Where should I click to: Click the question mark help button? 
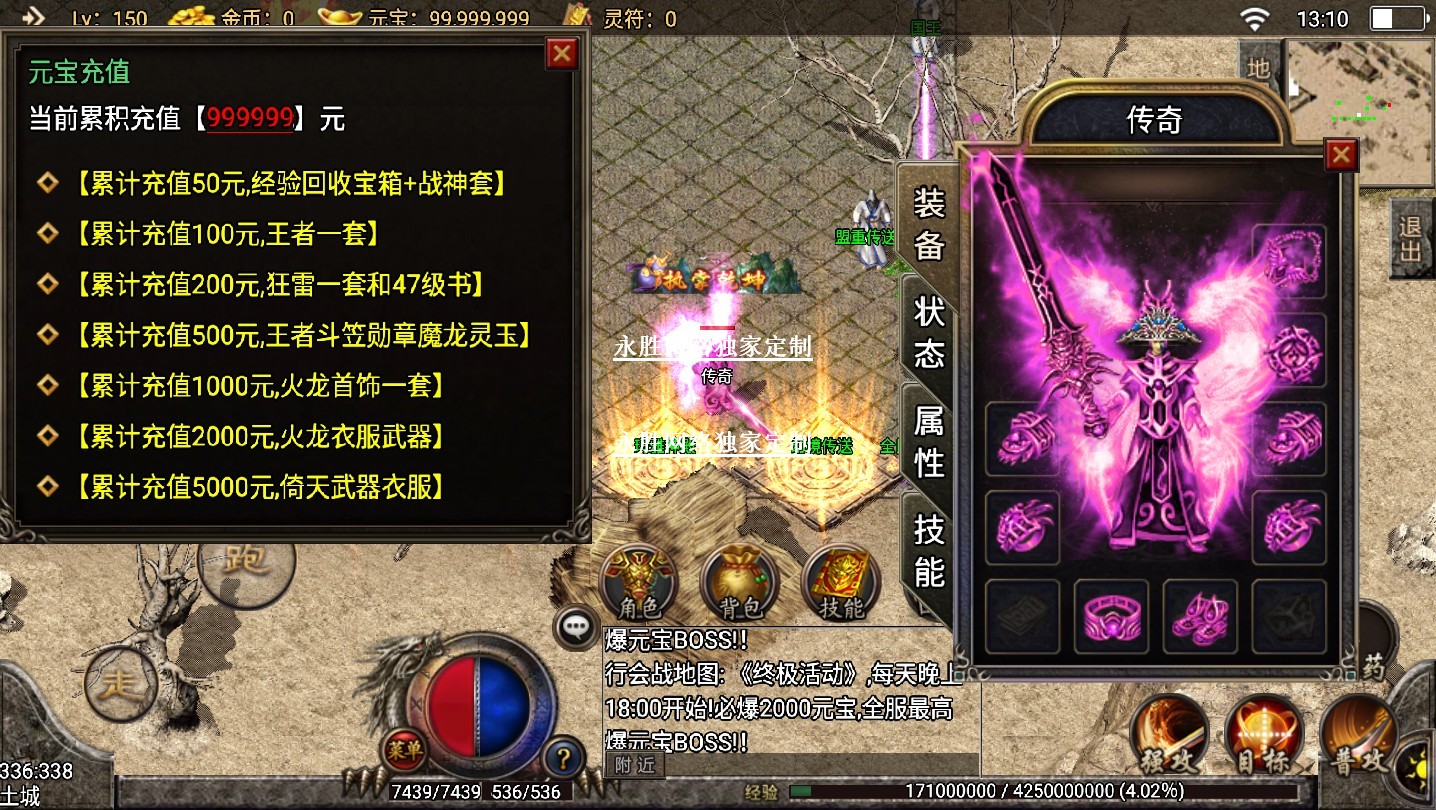click(x=563, y=757)
